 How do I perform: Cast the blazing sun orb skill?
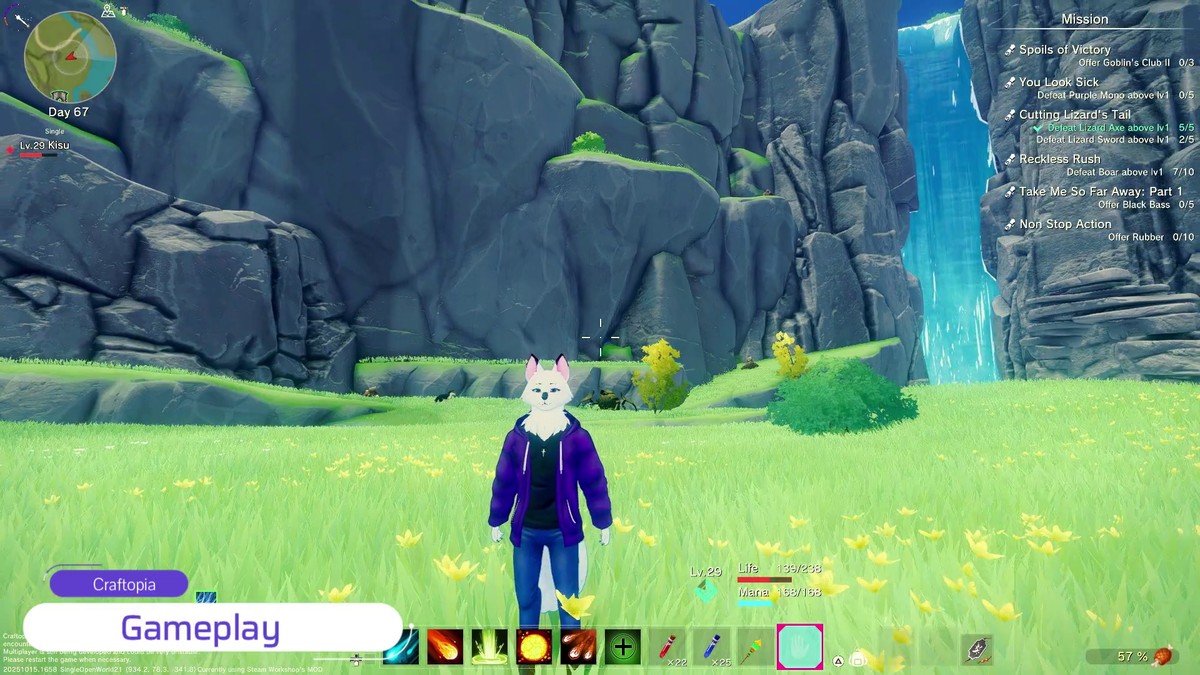coord(534,647)
